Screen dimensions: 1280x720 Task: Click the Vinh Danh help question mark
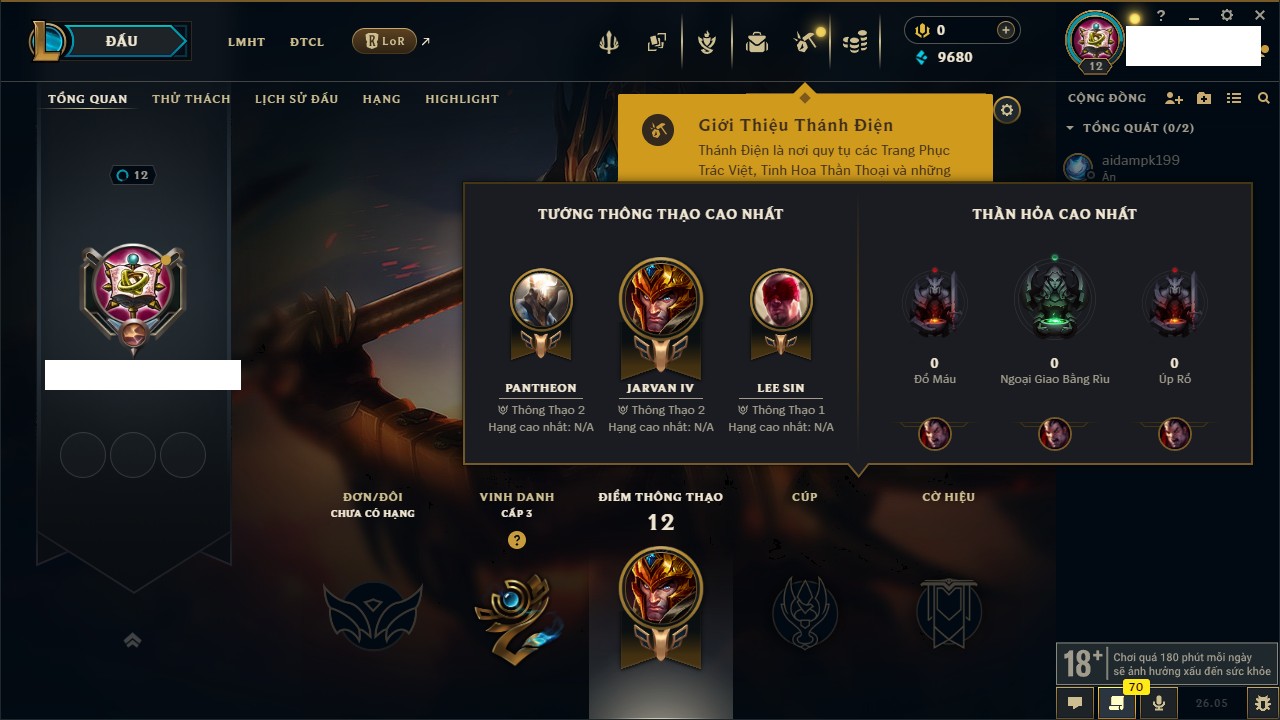coord(516,540)
